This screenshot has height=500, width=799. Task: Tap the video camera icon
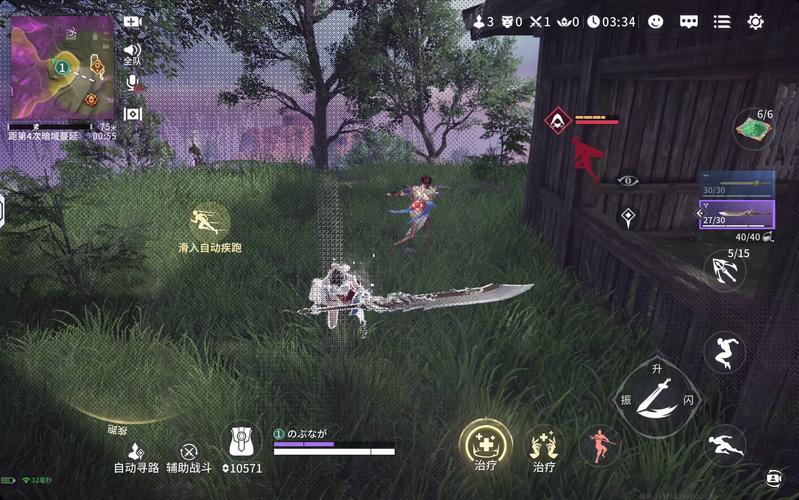pyautogui.click(x=133, y=21)
